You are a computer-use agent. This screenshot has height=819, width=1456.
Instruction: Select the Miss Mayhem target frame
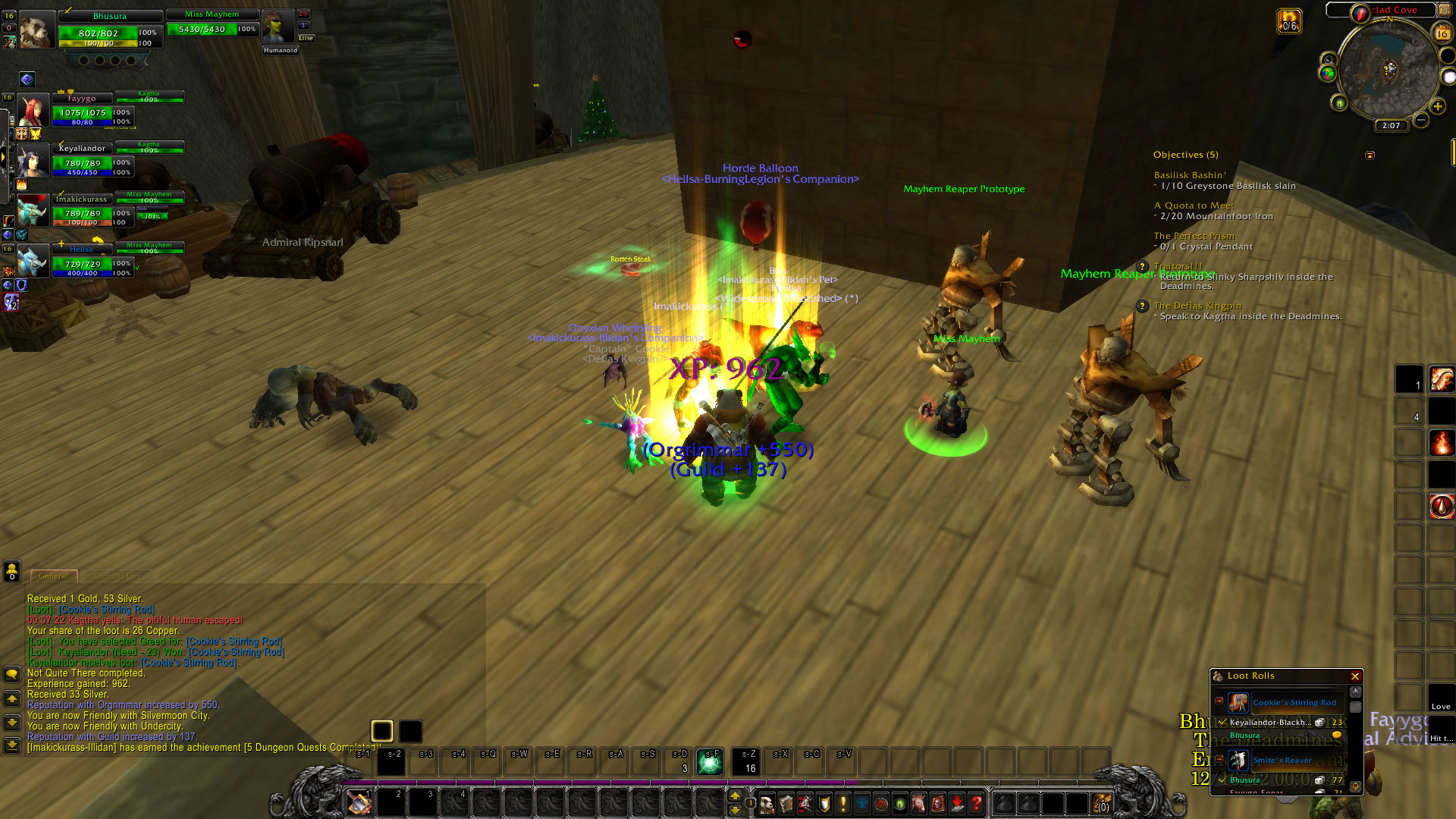click(x=212, y=23)
